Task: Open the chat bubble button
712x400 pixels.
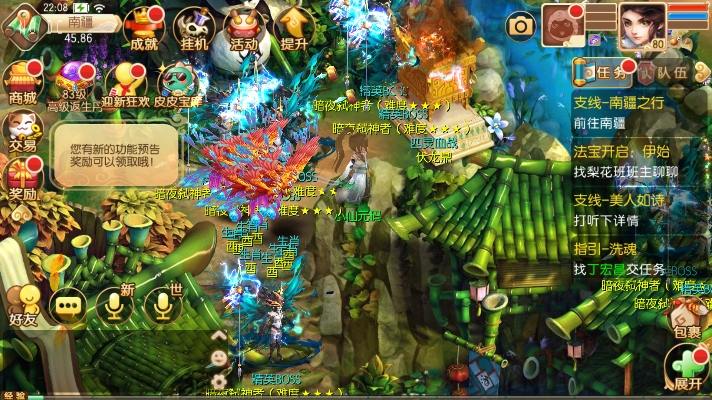Action: coord(69,306)
